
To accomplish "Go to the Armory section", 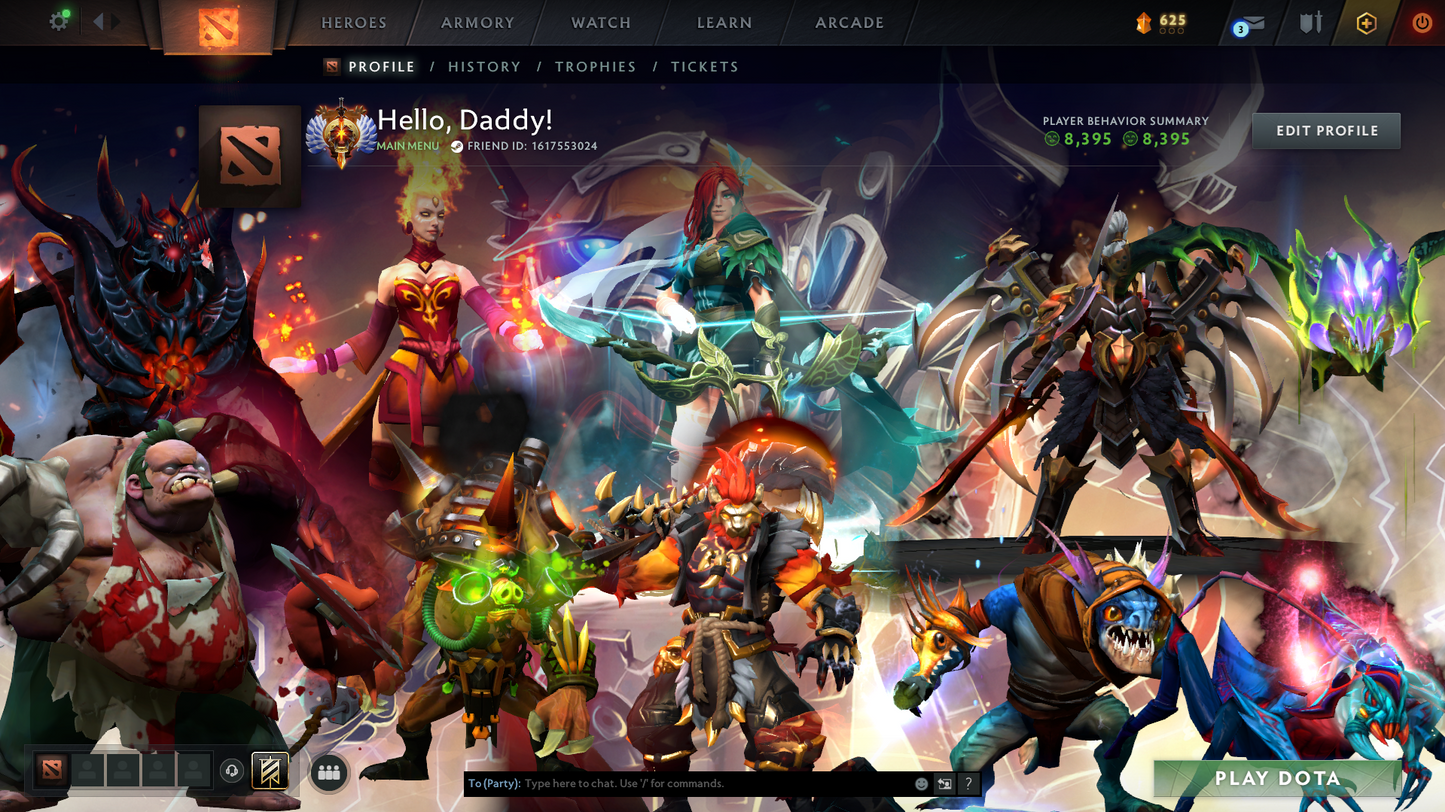I will click(478, 23).
